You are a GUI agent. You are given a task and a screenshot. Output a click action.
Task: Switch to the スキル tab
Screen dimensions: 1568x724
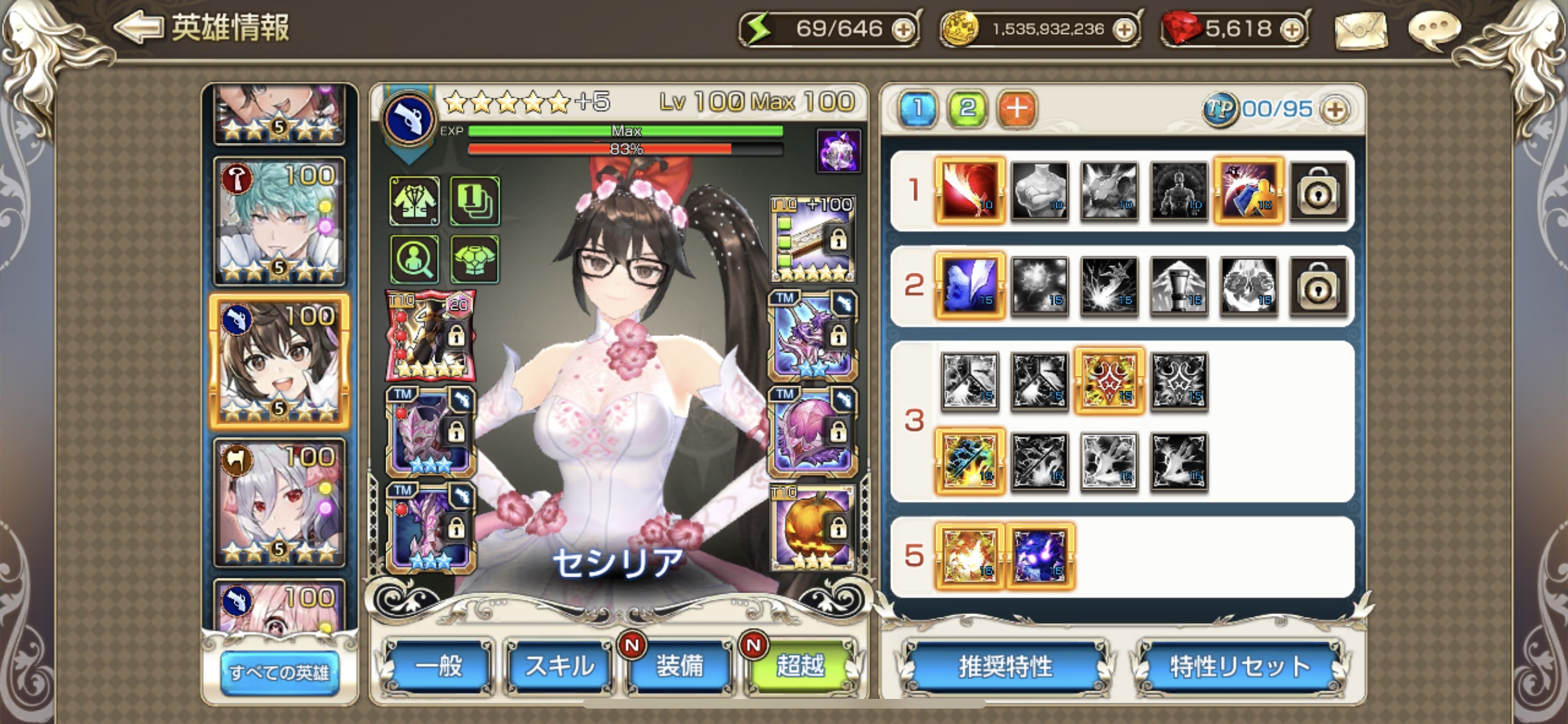[x=559, y=667]
